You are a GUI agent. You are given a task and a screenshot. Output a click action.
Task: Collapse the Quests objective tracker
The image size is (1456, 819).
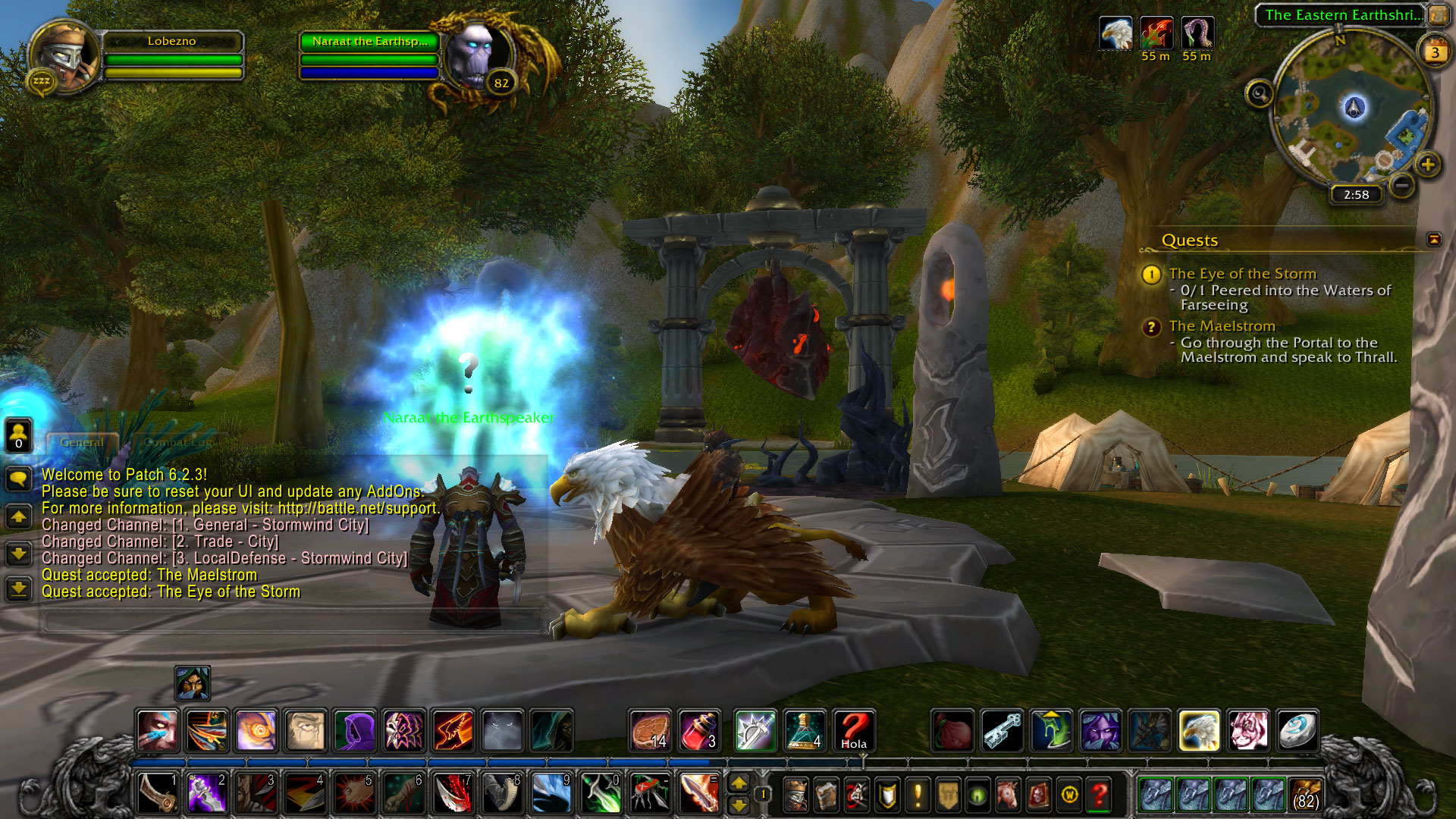coord(1433,240)
